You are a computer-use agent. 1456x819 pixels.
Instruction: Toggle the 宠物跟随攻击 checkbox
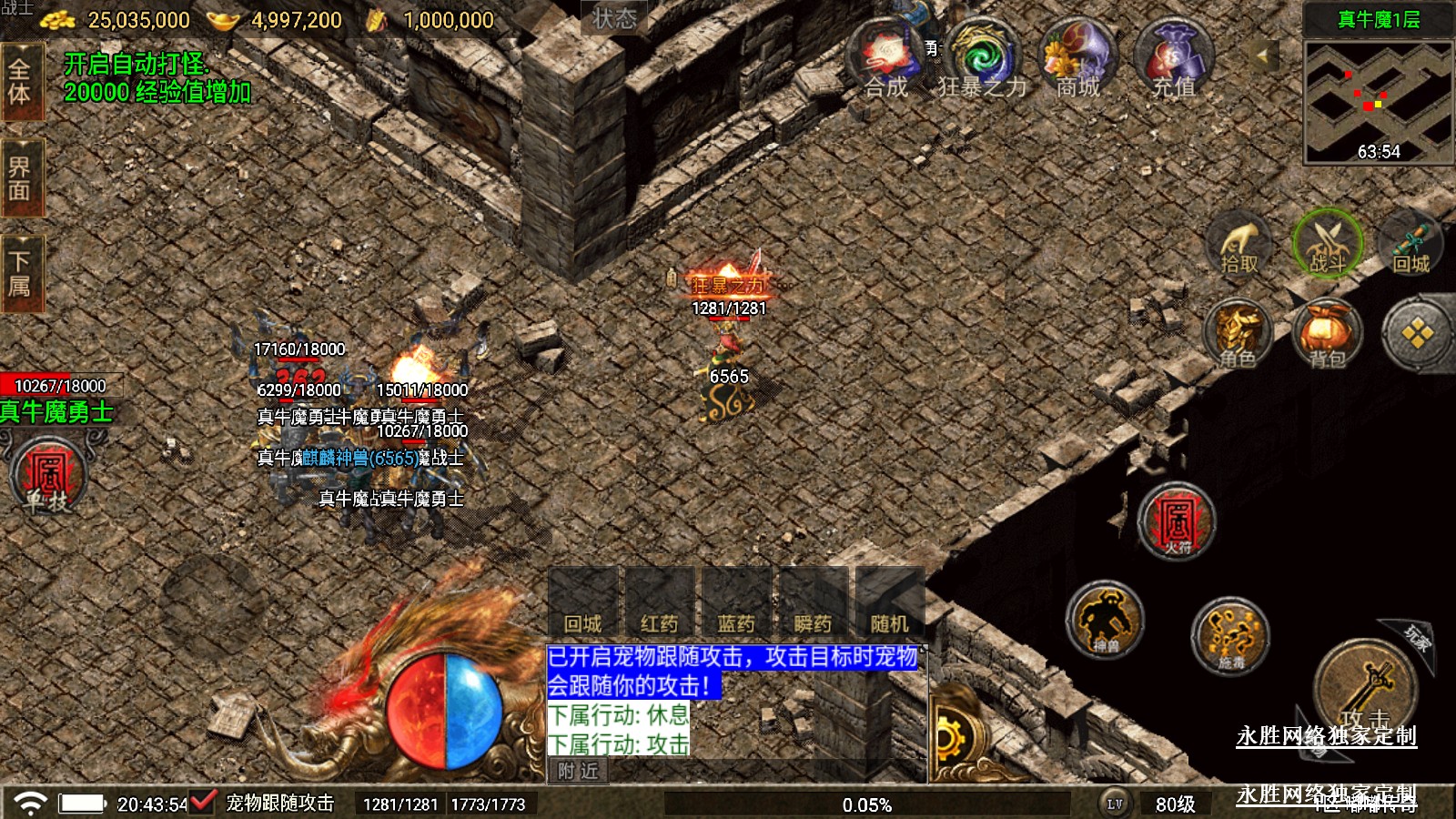pyautogui.click(x=202, y=803)
